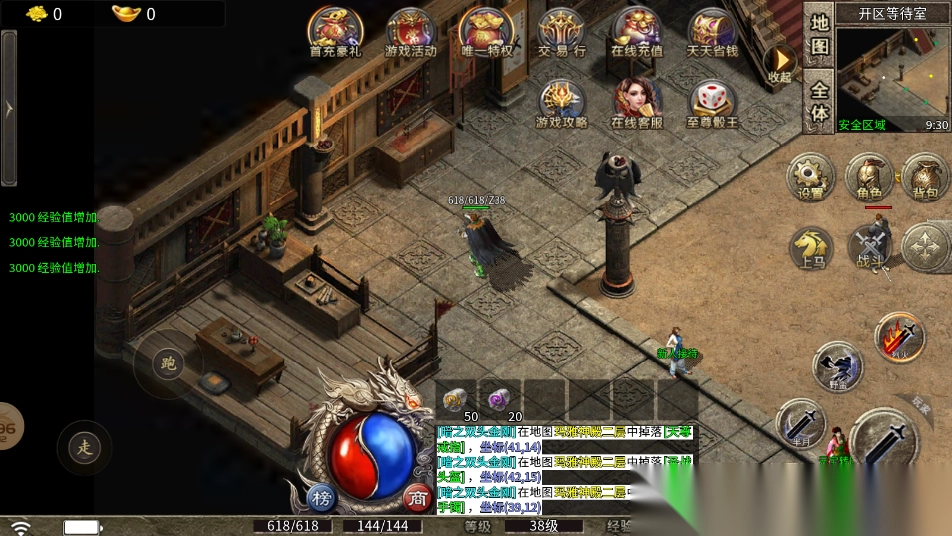Open the 设置 settings gear

(811, 176)
